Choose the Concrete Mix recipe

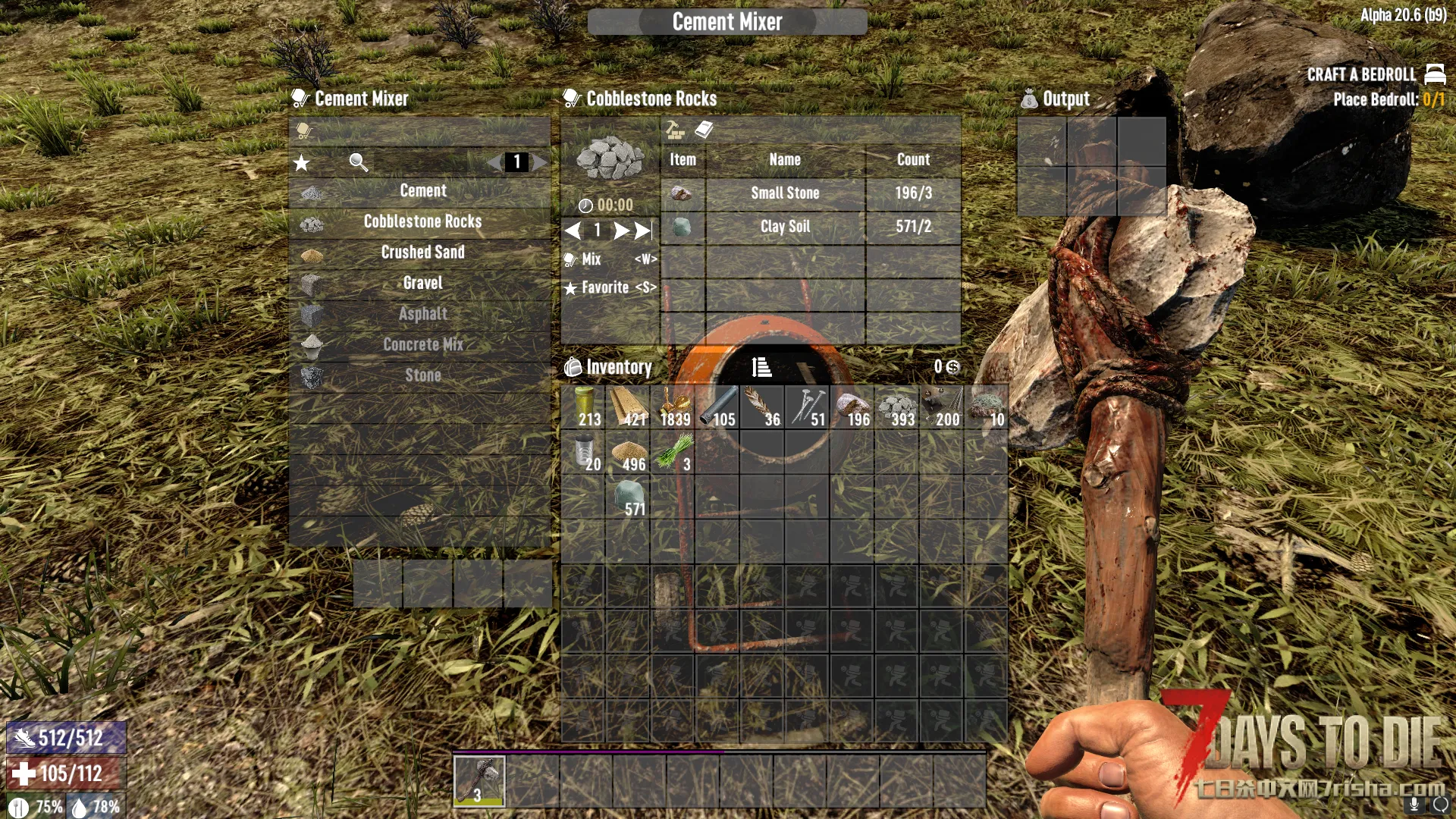(422, 344)
